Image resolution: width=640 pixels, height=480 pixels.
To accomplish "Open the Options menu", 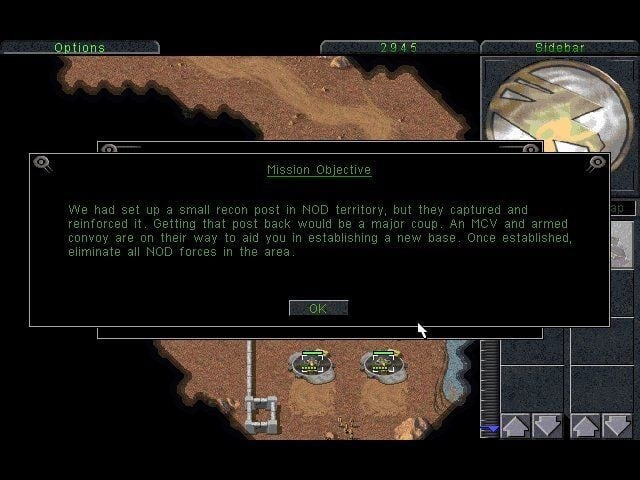I will (79, 47).
